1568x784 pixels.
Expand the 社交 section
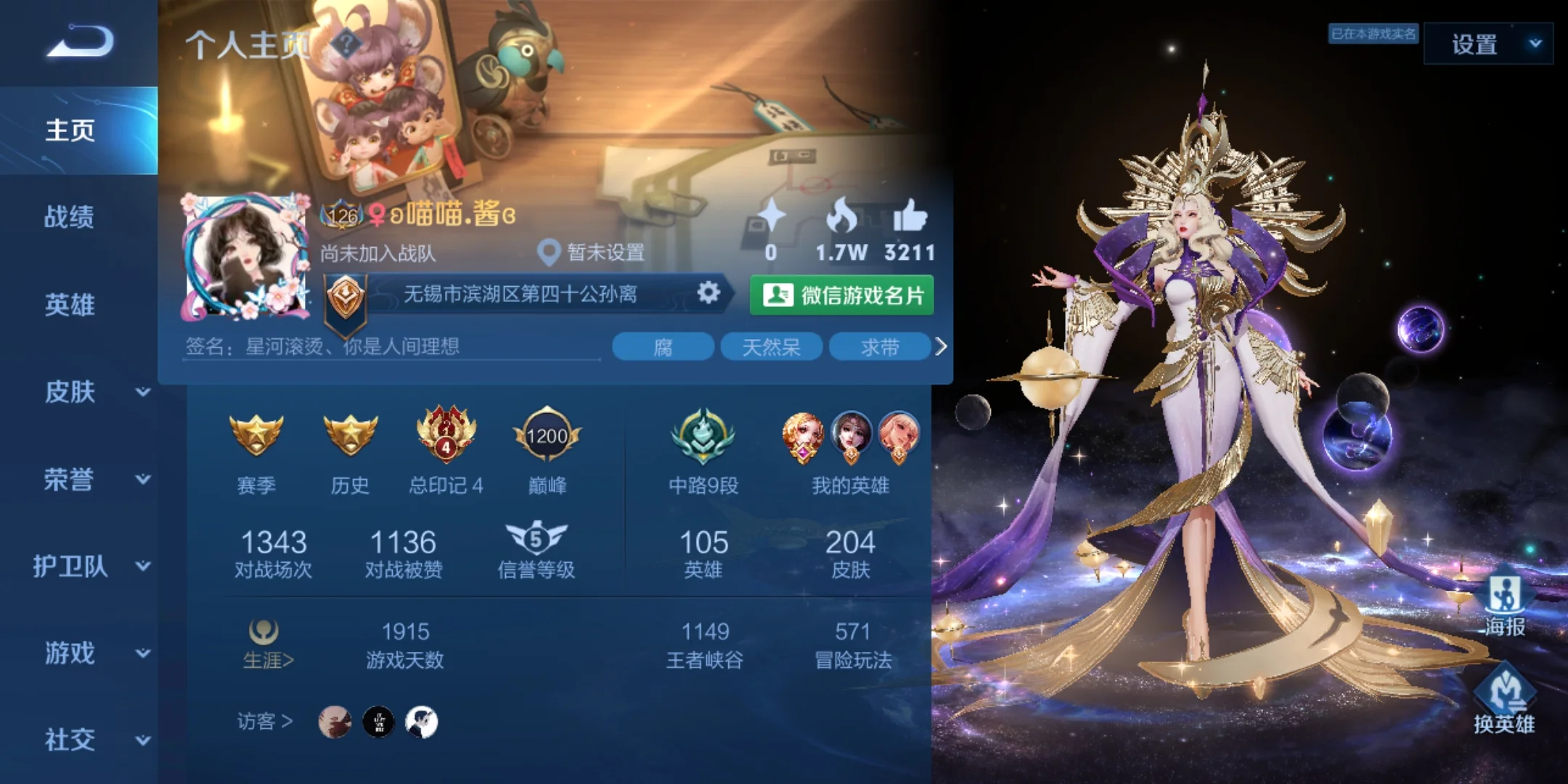coord(94,740)
